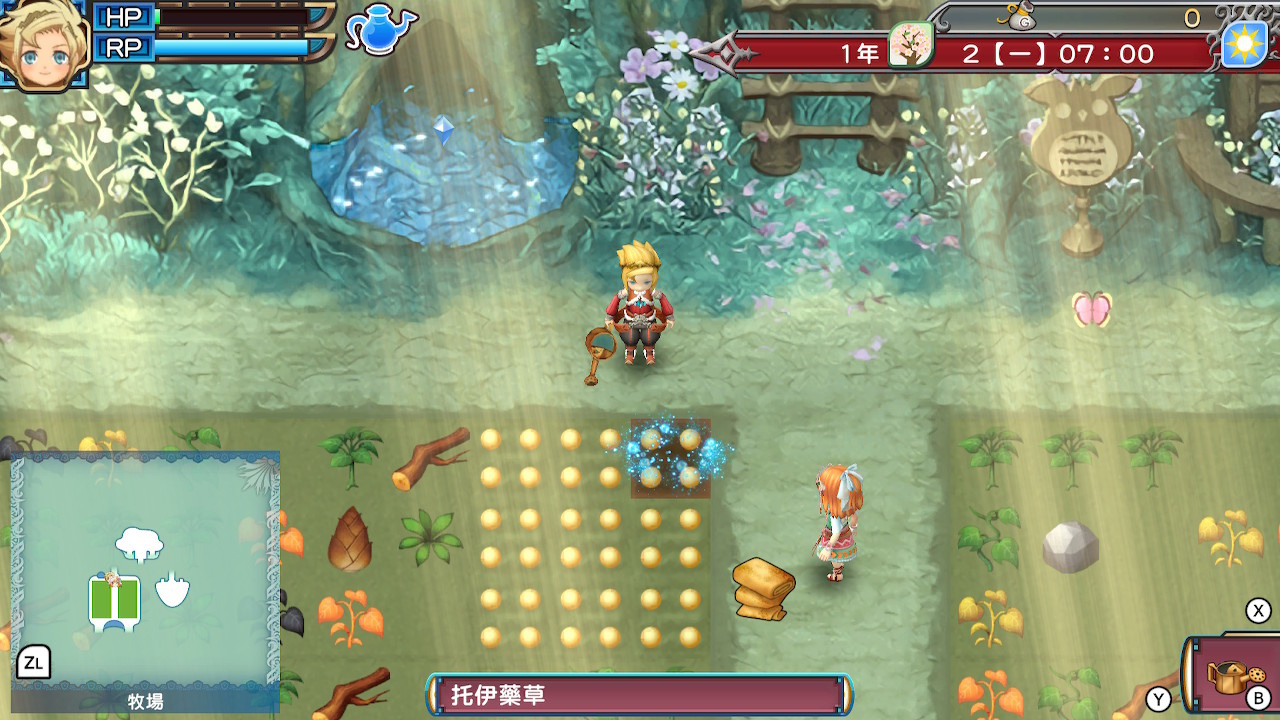Click the spring season tree icon
This screenshot has height=720, width=1280.
pyautogui.click(x=911, y=46)
